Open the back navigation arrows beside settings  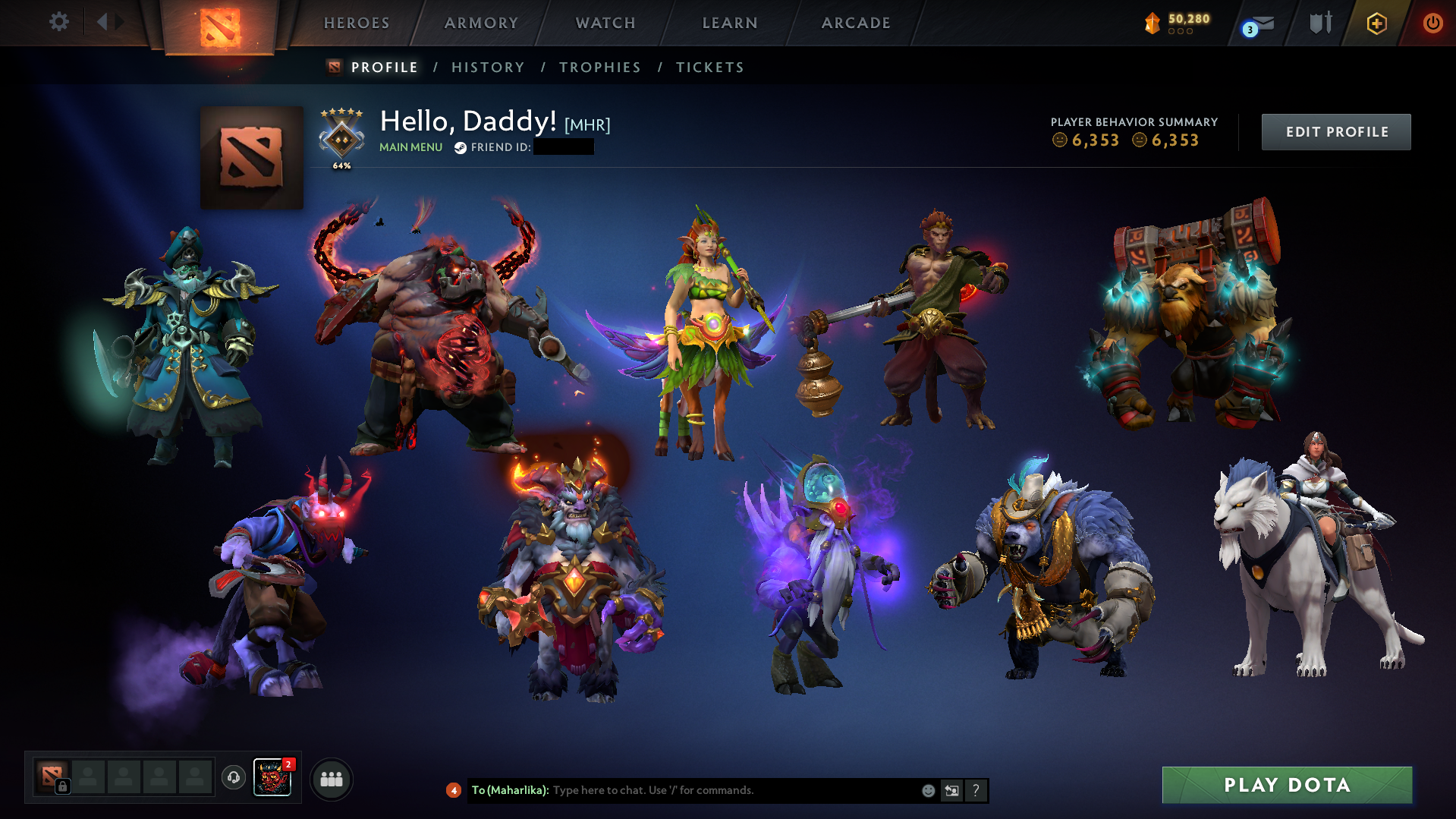coord(108,22)
